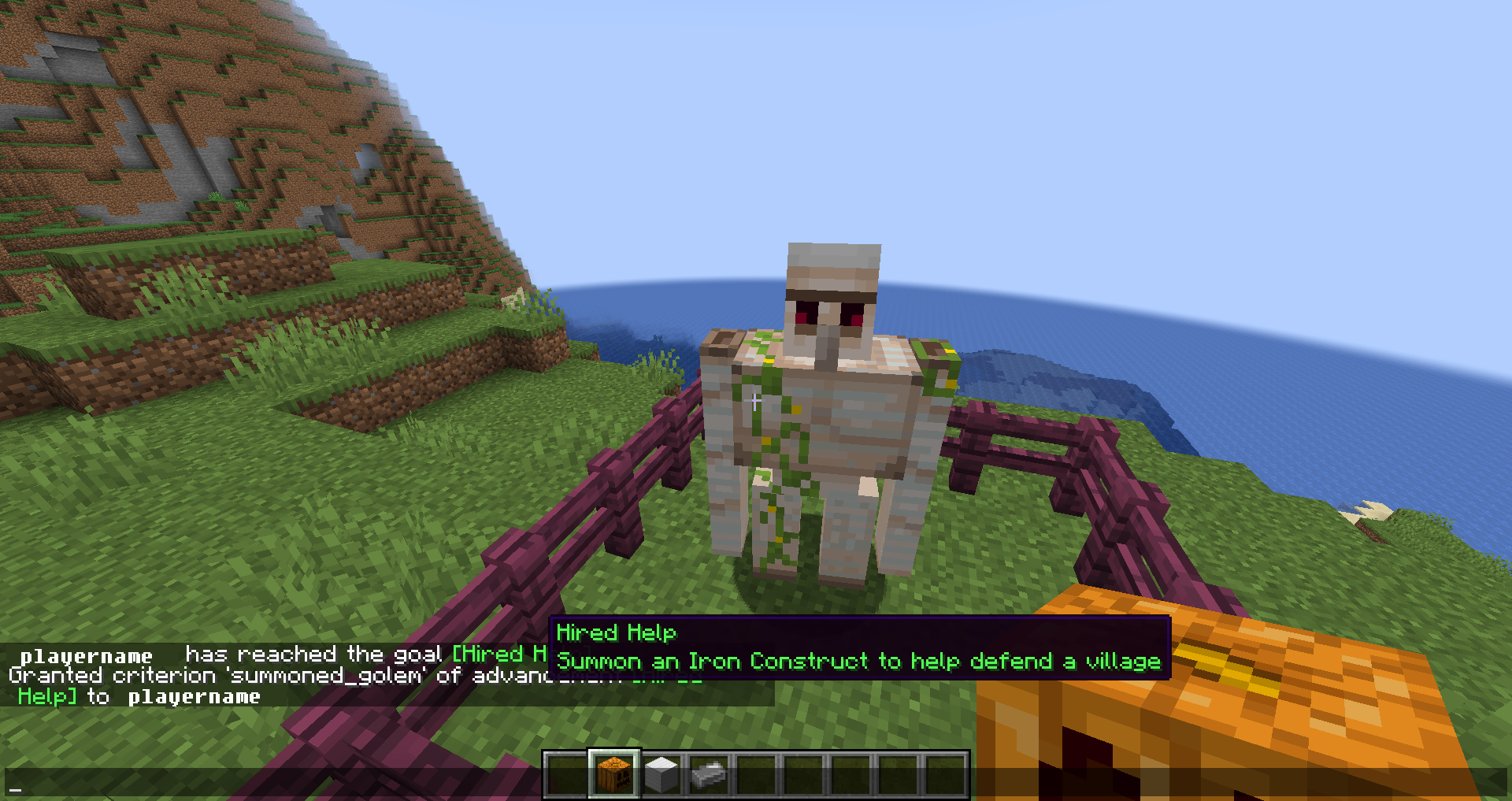Click the playername text in chat
The width and height of the screenshot is (1512, 801).
87,655
